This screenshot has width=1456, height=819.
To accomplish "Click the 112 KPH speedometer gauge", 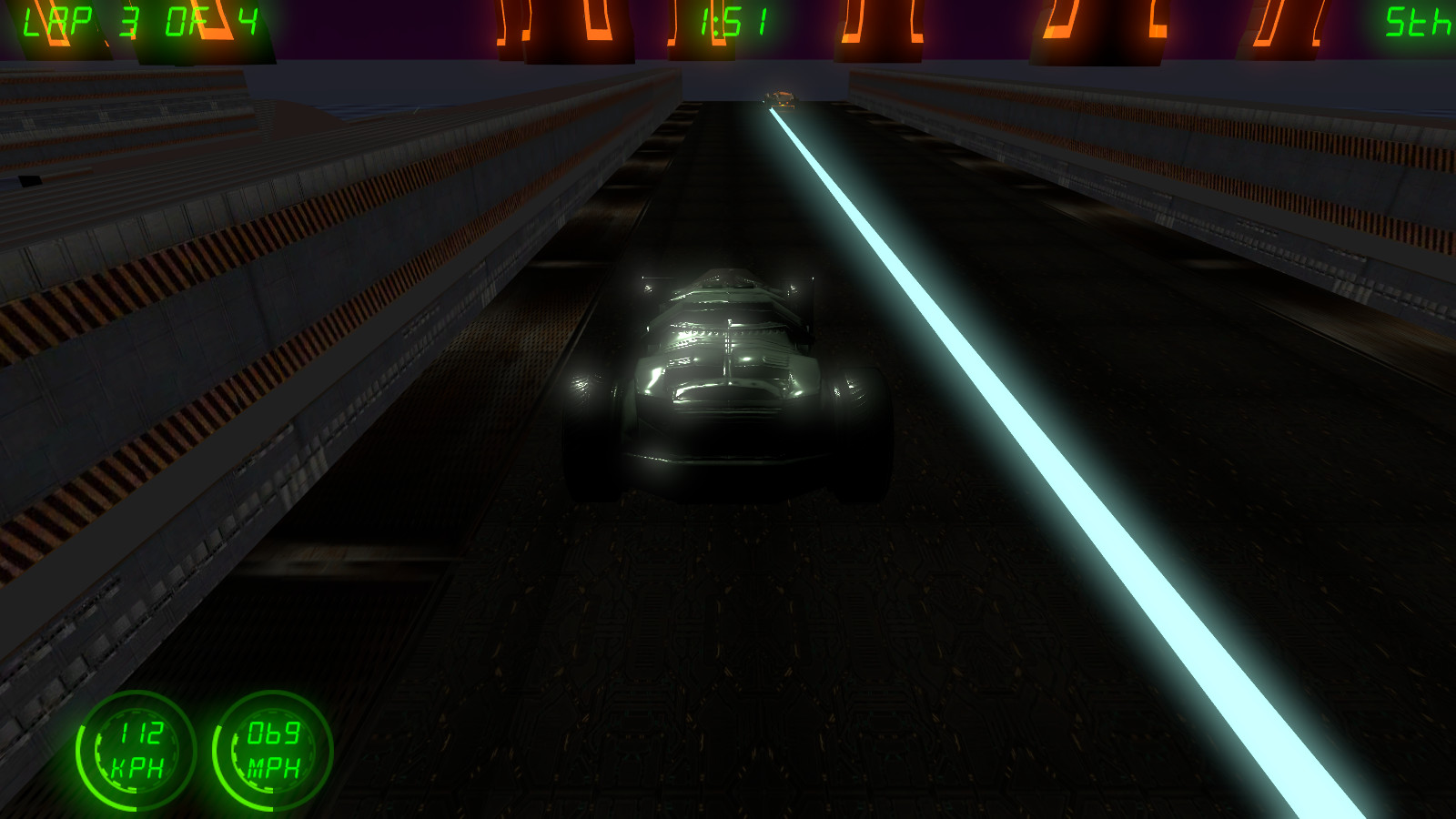I will pyautogui.click(x=136, y=751).
